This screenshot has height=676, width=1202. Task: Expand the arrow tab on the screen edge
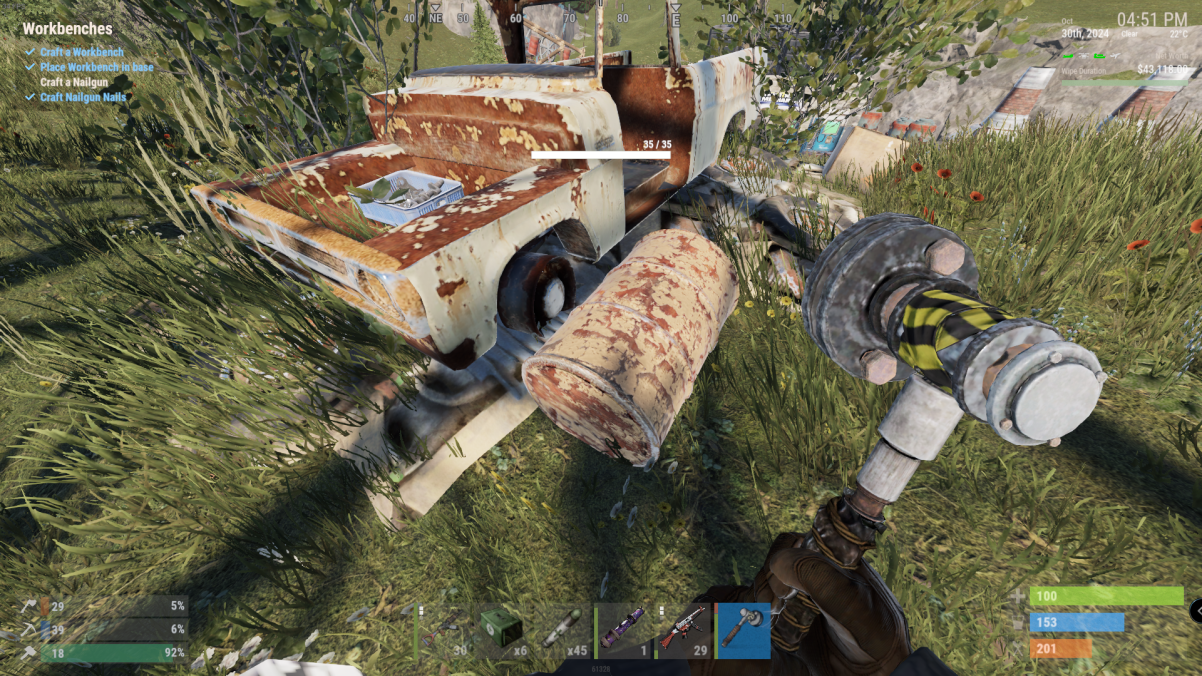click(1196, 608)
